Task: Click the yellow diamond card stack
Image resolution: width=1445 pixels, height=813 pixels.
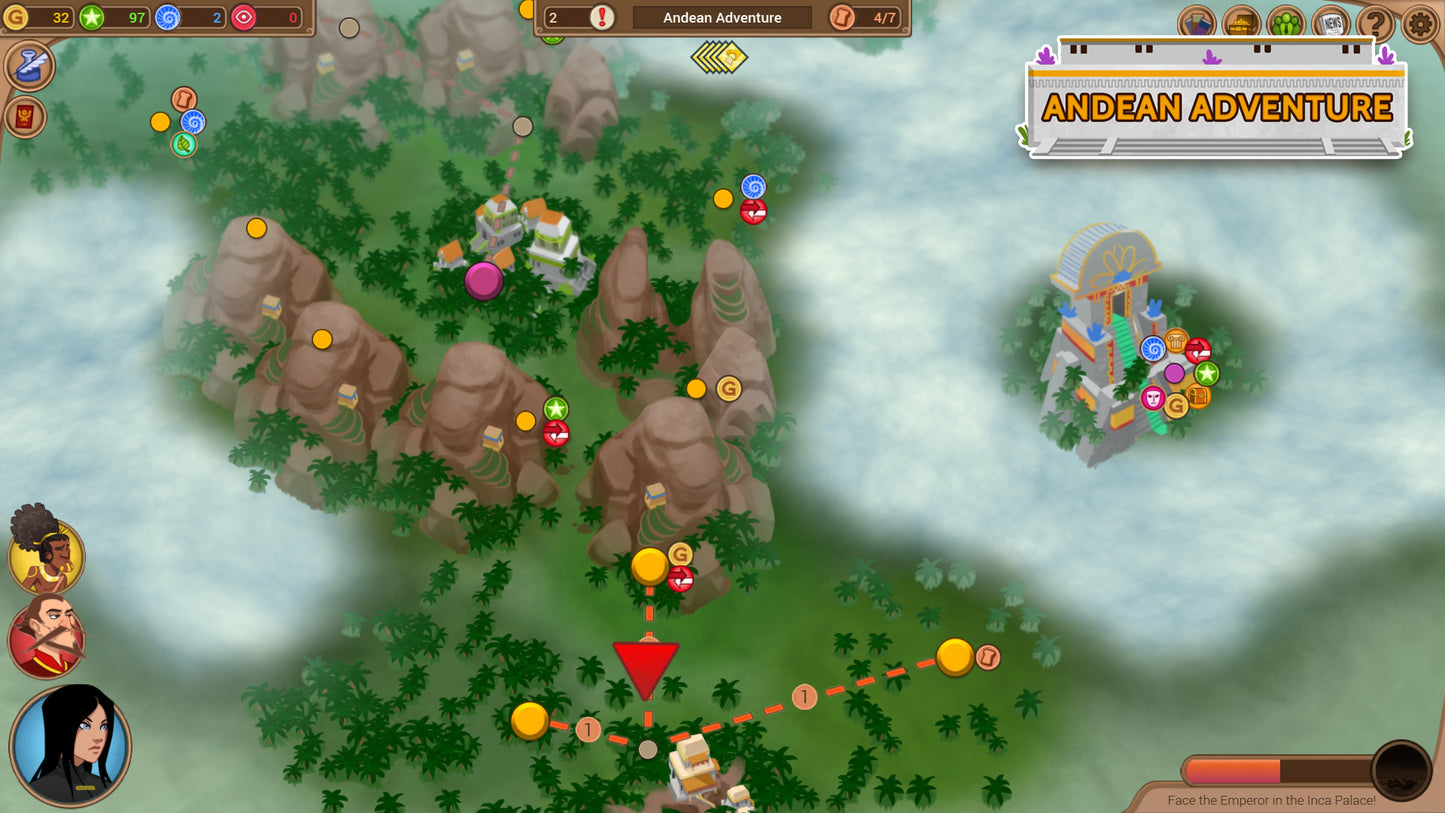Action: [720, 56]
